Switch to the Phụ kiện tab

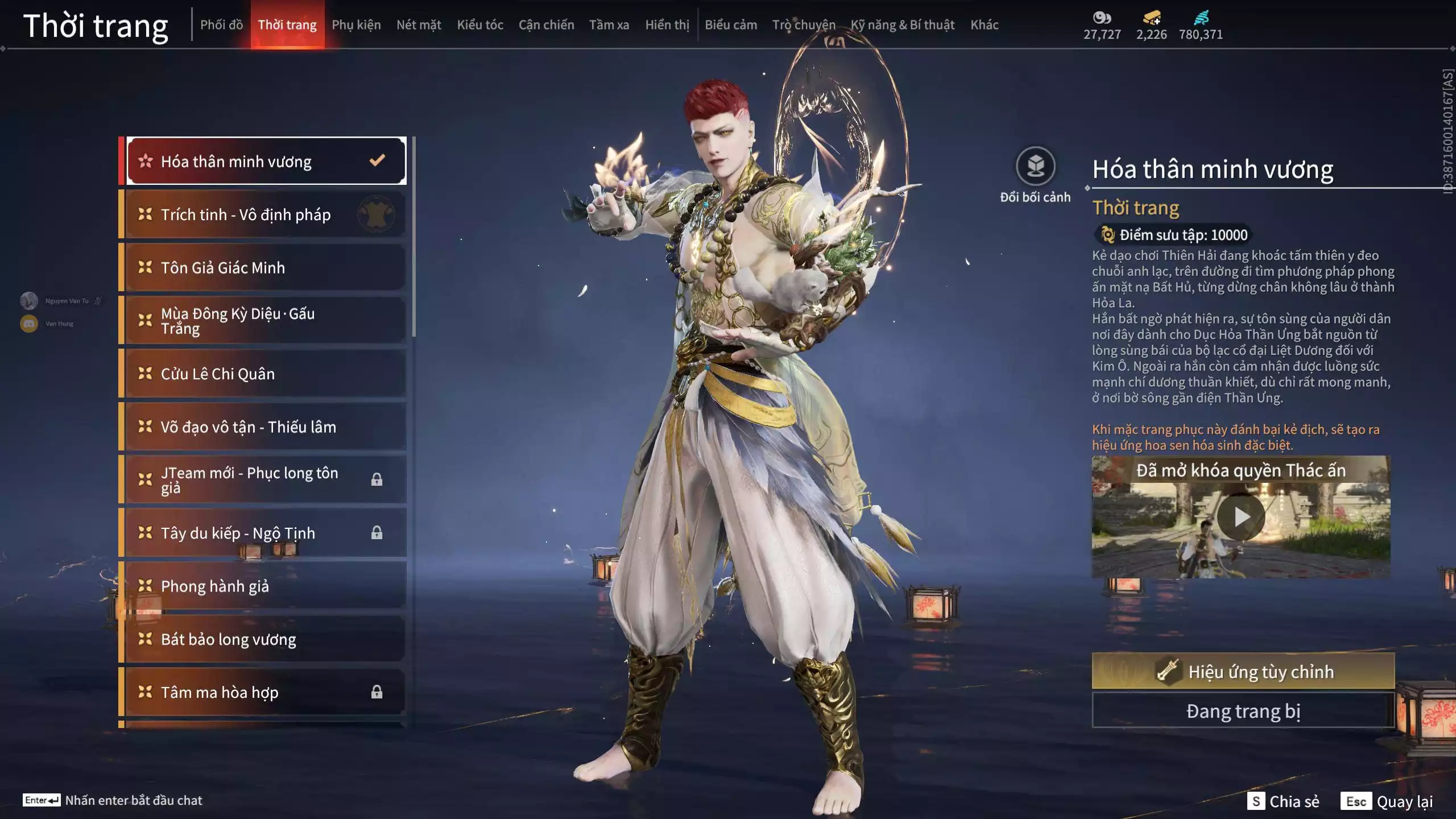tap(357, 25)
